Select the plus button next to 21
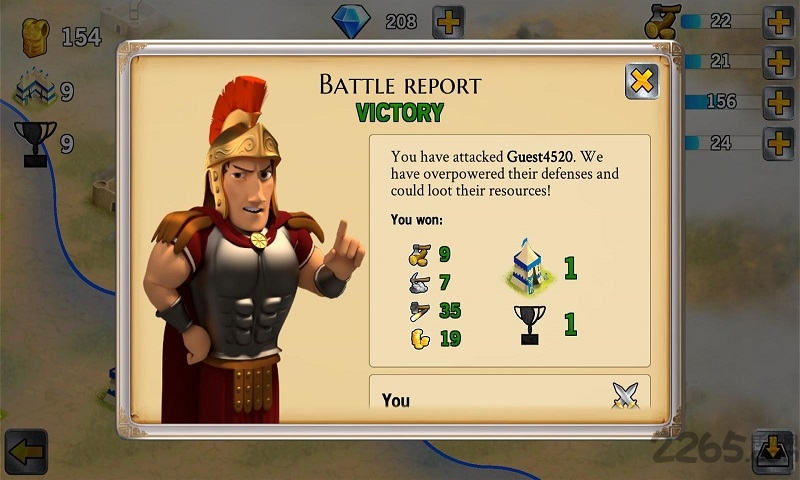Viewport: 800px width, 480px height. (x=778, y=62)
